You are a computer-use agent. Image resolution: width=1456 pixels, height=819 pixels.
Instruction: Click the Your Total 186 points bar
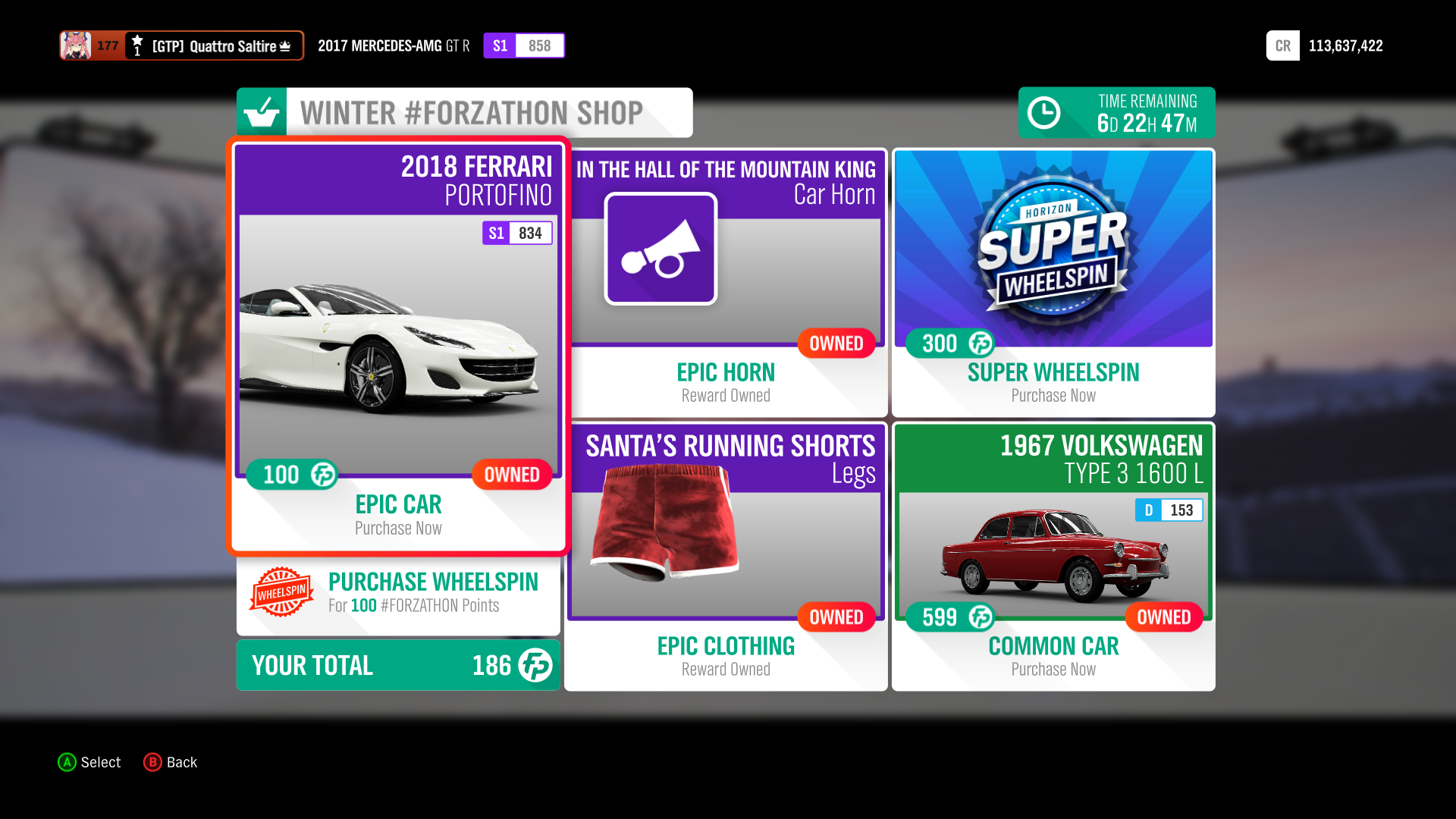[398, 665]
